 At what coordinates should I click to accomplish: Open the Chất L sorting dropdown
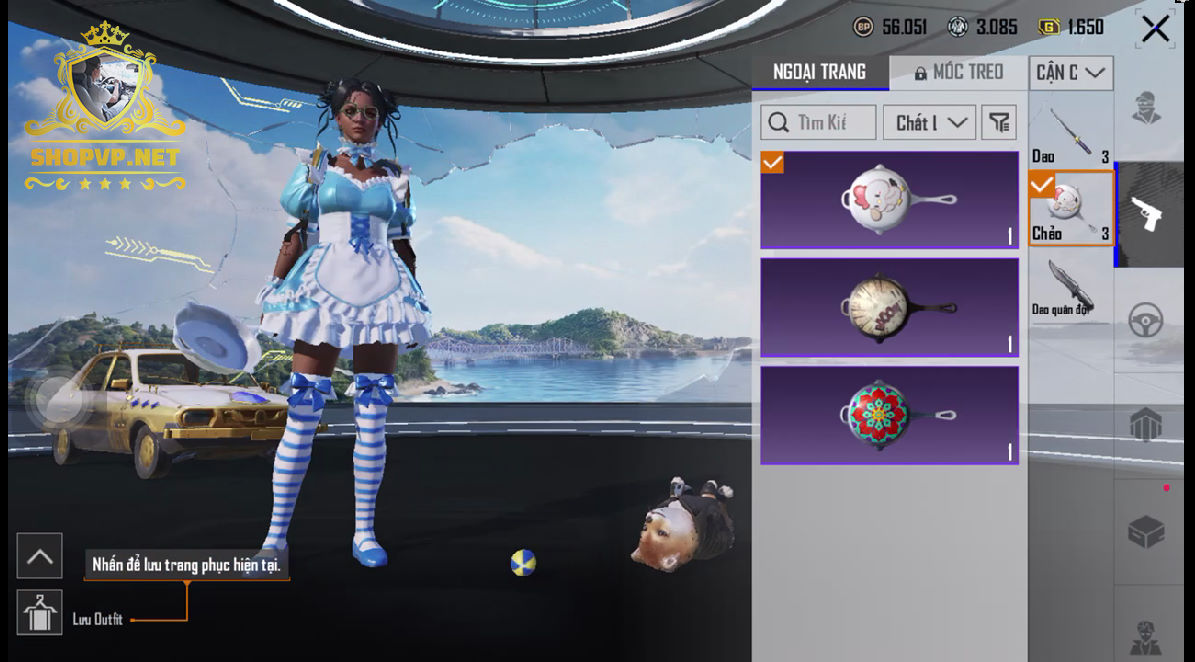pos(929,123)
